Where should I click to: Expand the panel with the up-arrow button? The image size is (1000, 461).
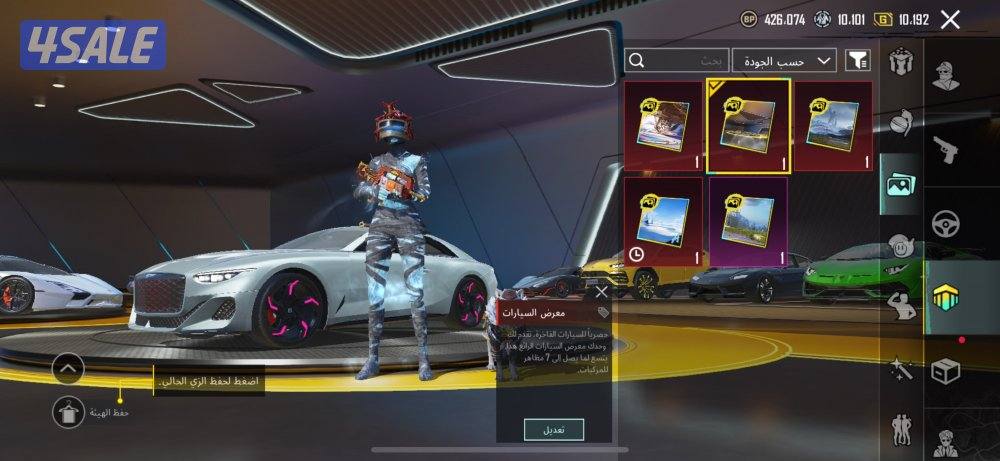(69, 368)
